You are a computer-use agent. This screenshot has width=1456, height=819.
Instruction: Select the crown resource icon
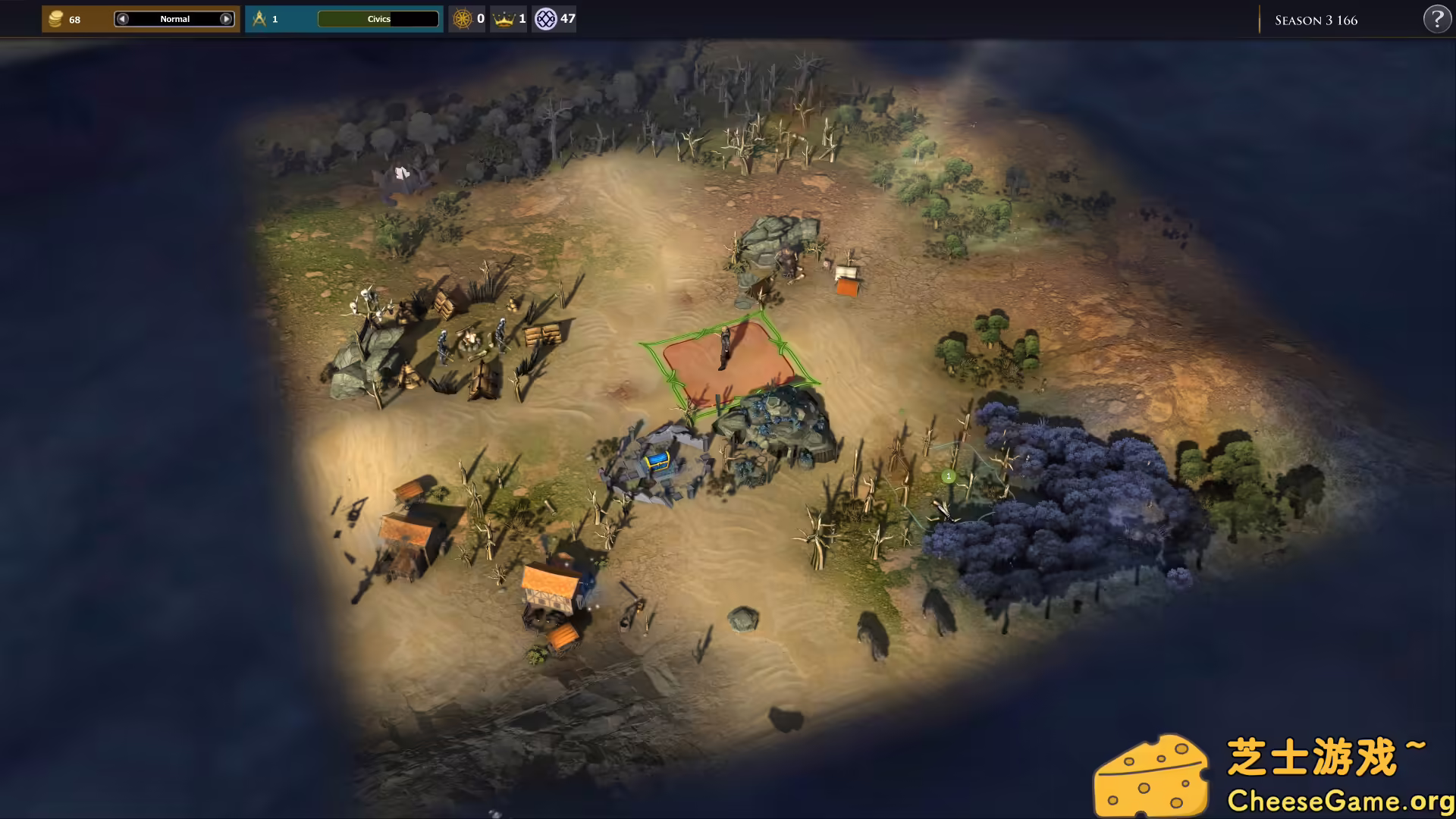pyautogui.click(x=504, y=19)
